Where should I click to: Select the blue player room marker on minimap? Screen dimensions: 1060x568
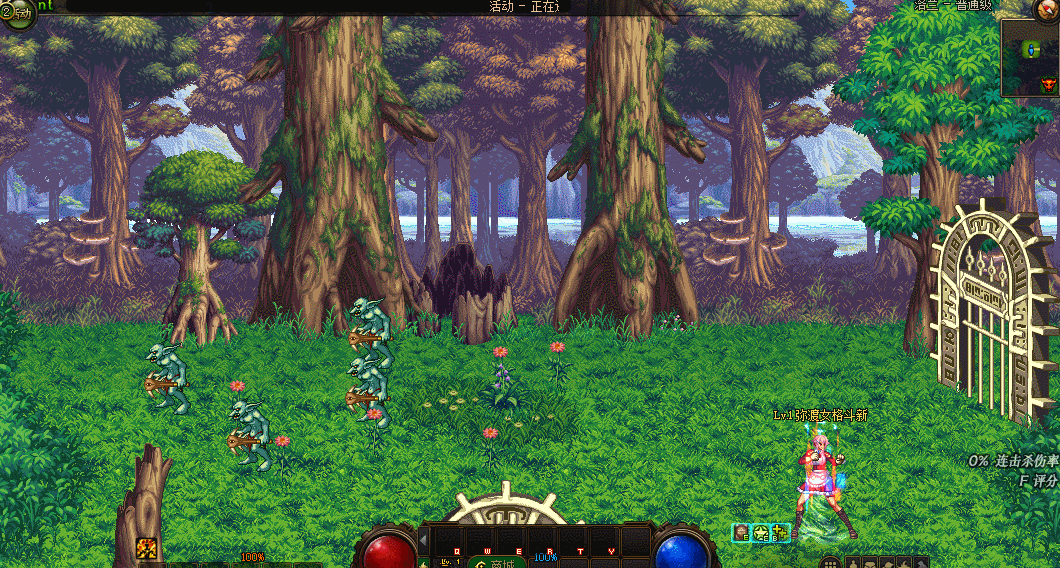point(1032,48)
